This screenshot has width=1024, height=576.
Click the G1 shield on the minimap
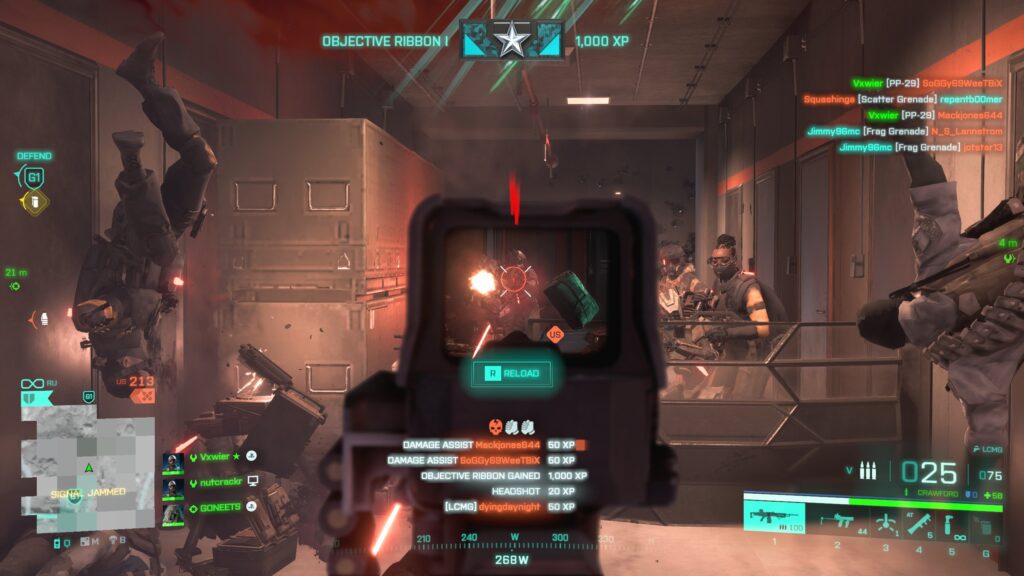[88, 398]
